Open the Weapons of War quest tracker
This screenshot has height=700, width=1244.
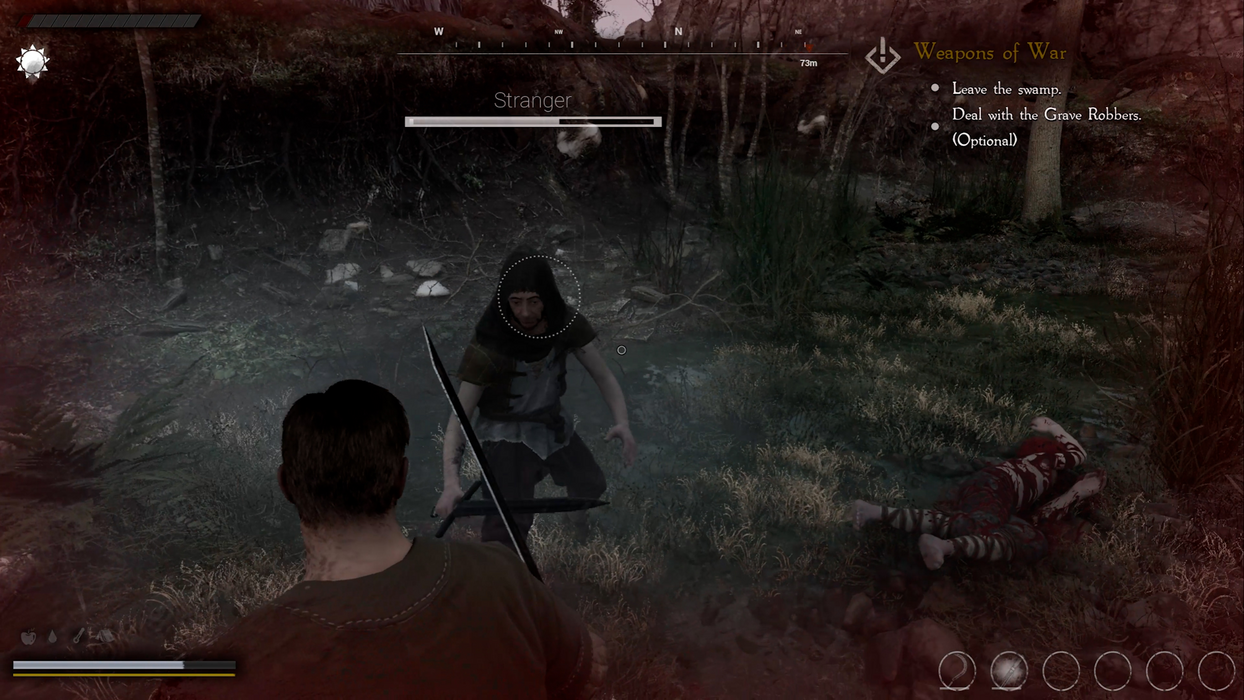(989, 52)
